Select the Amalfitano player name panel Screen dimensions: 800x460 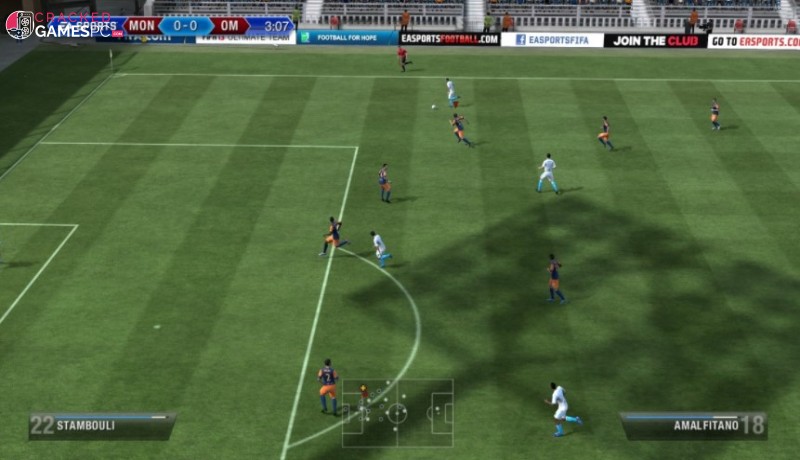693,425
